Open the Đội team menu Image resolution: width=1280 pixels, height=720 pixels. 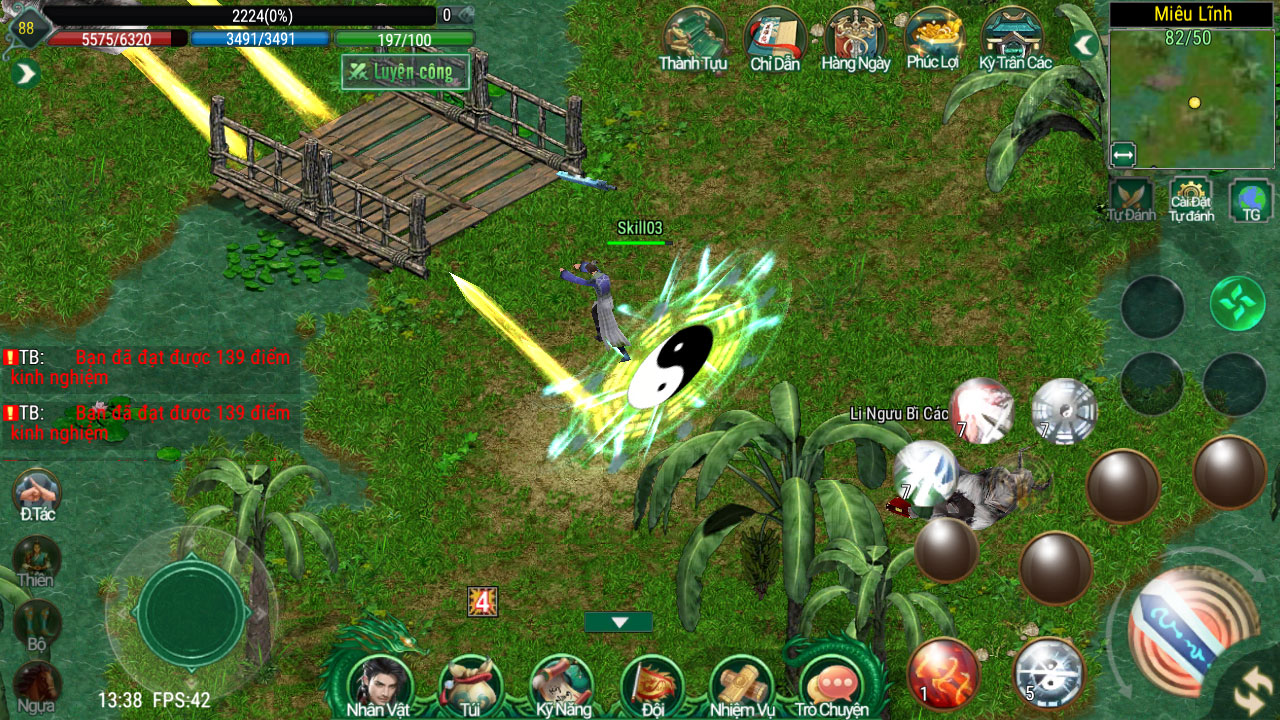point(652,682)
